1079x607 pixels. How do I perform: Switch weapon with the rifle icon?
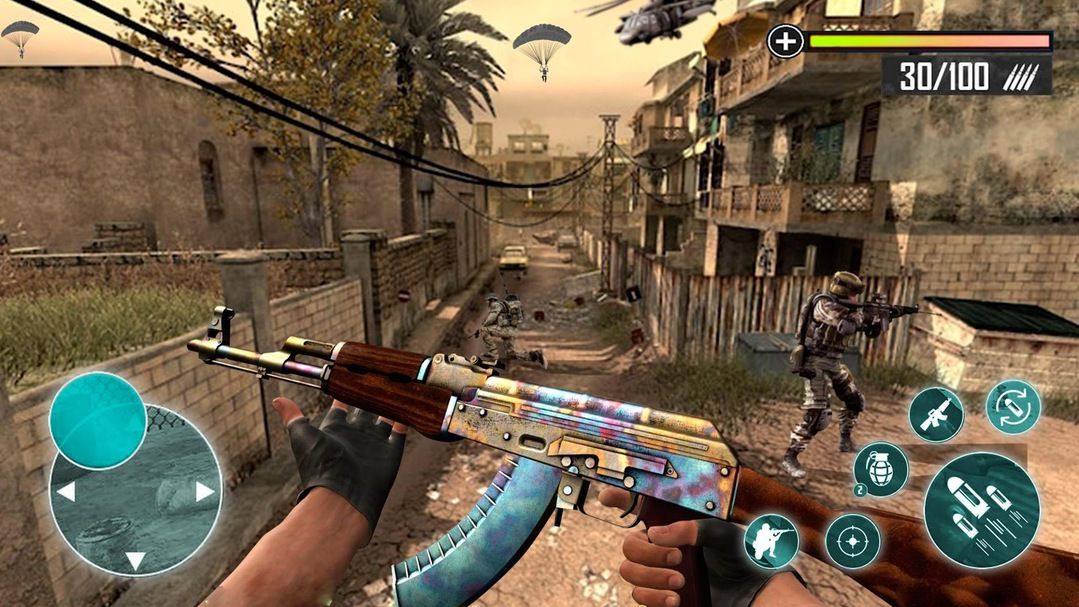[x=936, y=414]
